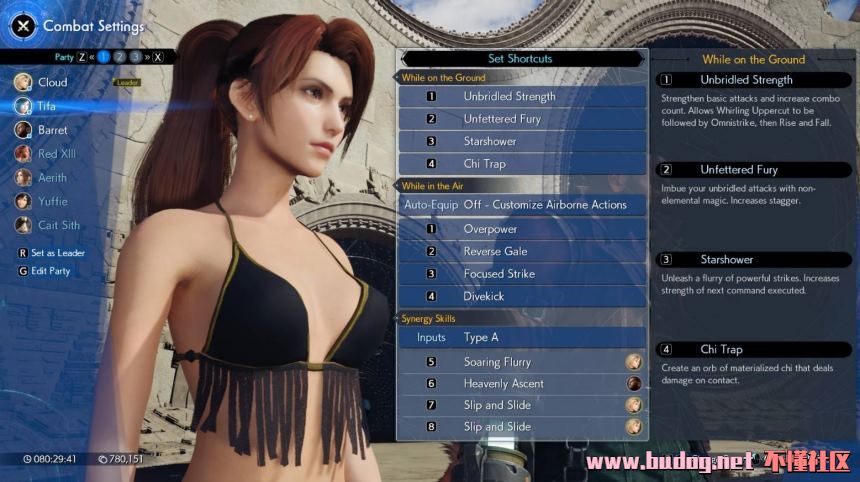Select Cloud in the party list
Screen dimensions: 860x482
52,82
